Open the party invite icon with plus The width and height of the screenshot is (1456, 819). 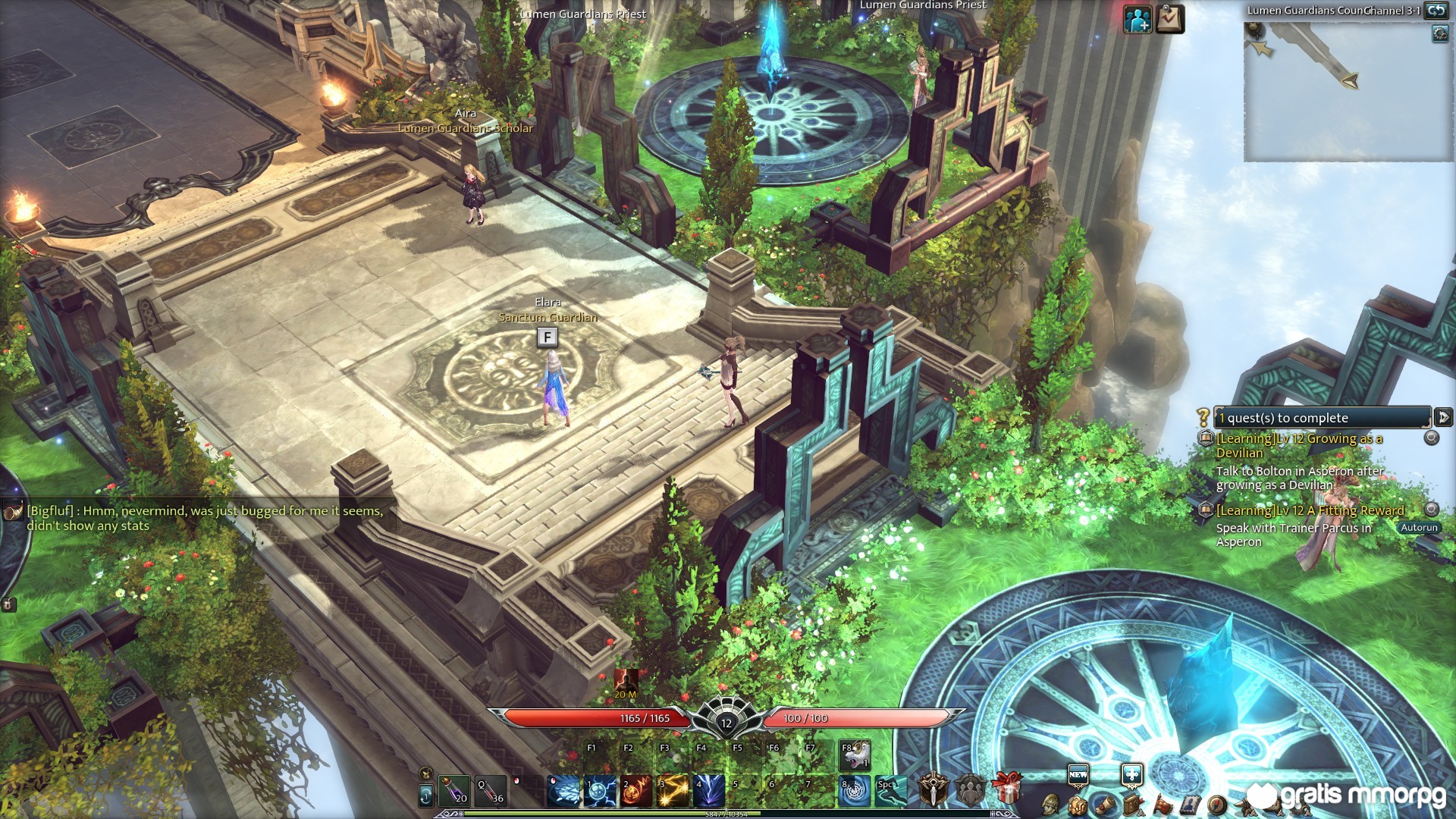pyautogui.click(x=1137, y=20)
